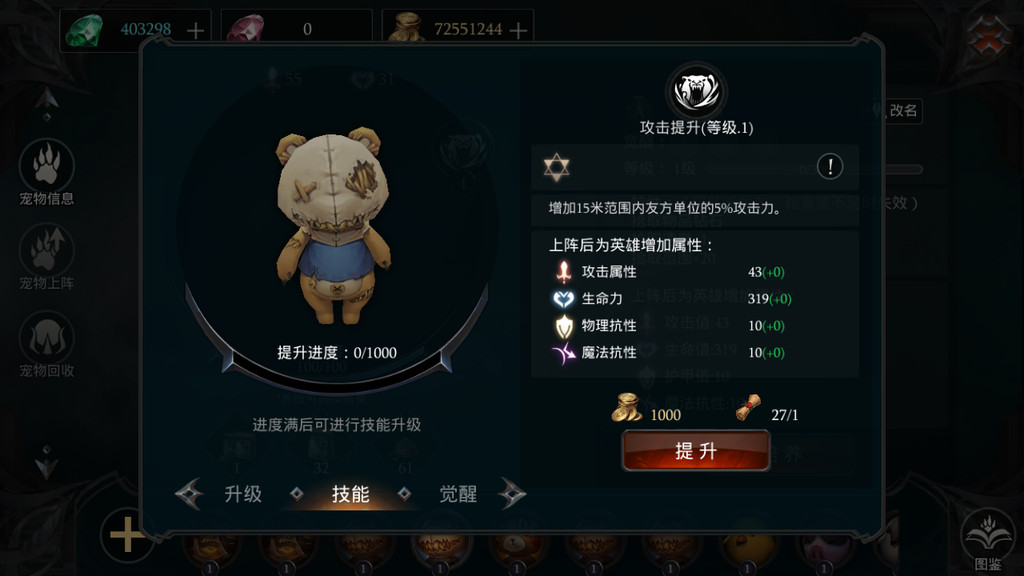Add more green gems with plus
The image size is (1024, 576).
(x=196, y=30)
